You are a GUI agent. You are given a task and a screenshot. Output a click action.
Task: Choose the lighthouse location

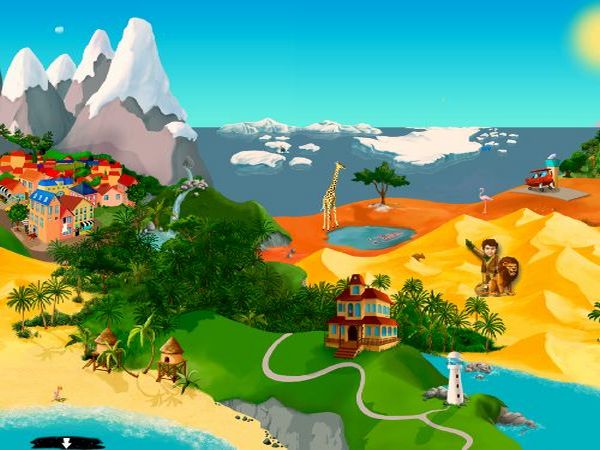click(x=455, y=379)
